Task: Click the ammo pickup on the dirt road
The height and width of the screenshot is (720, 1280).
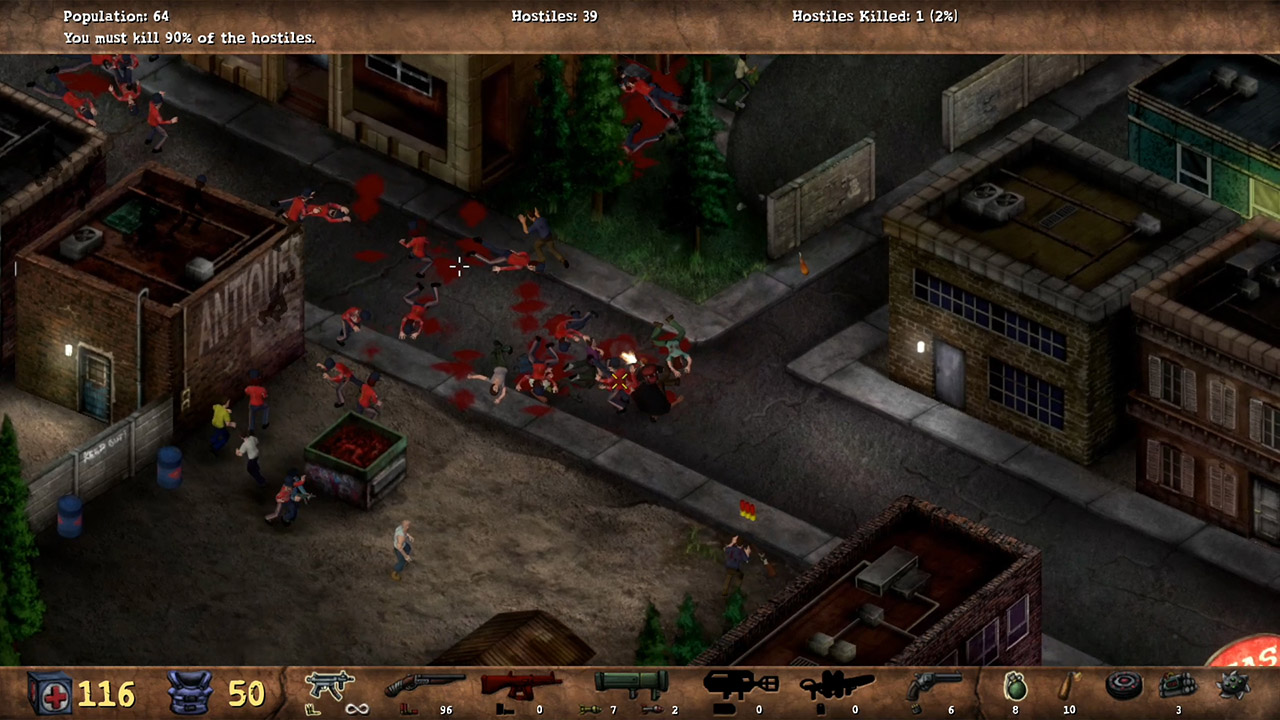Action: click(748, 512)
